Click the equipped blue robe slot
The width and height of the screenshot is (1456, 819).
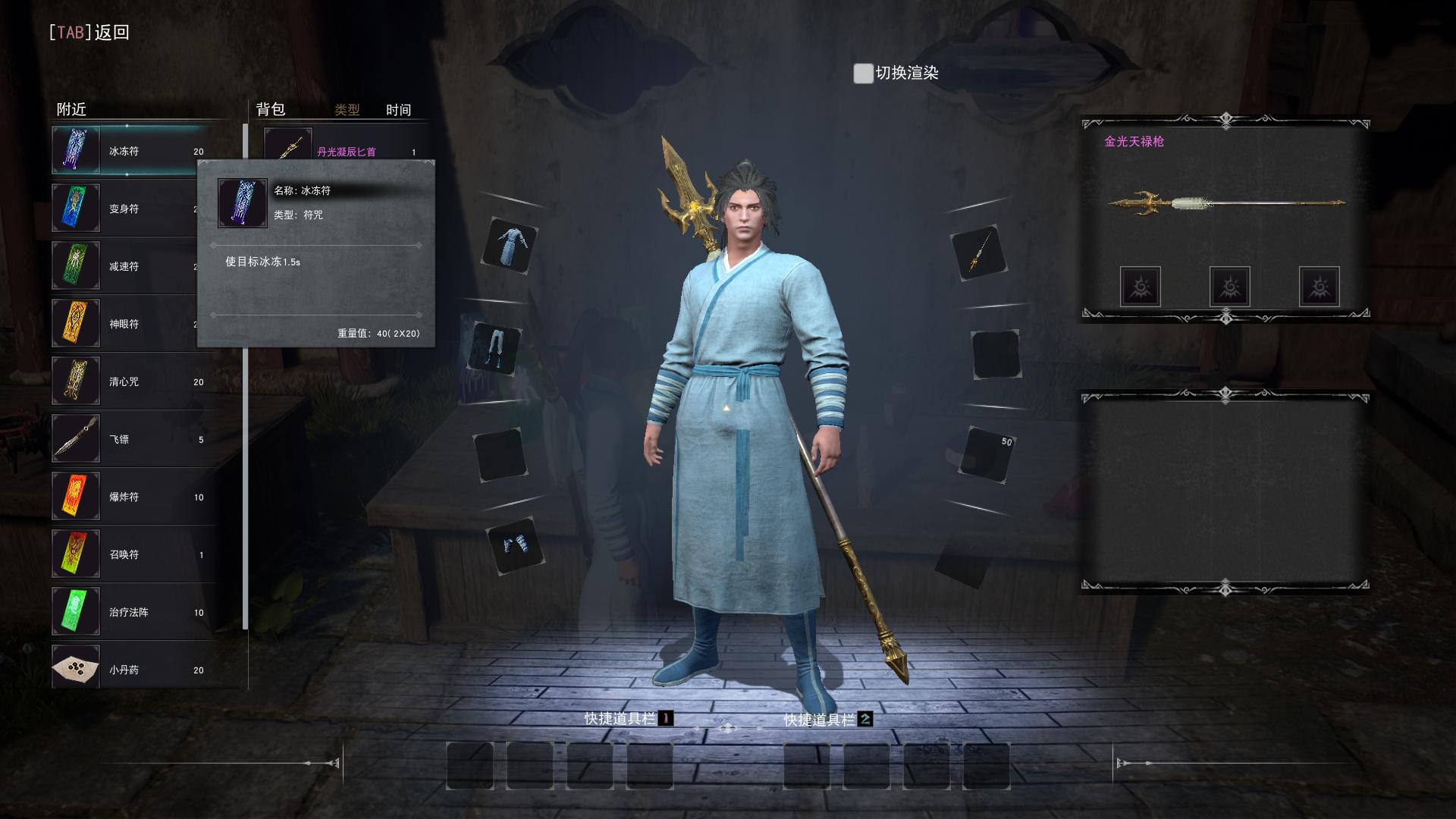pos(510,246)
